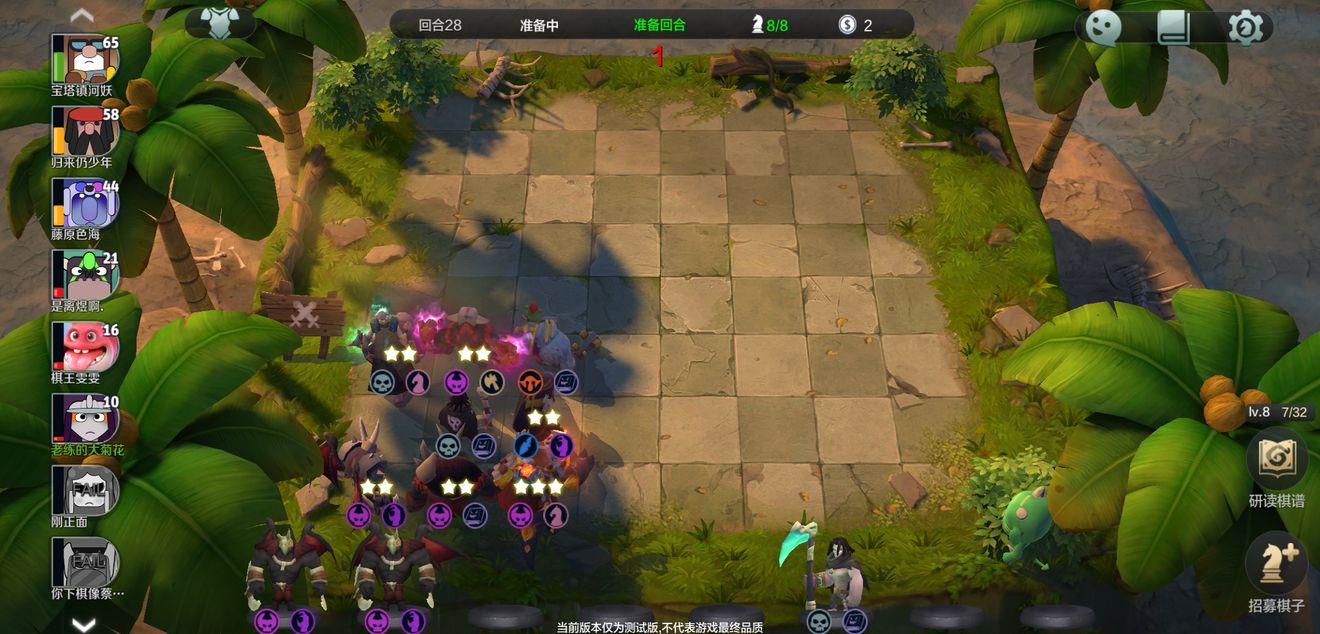The height and width of the screenshot is (634, 1320).
Task: View eliminated player 刚正面
Action: [x=86, y=491]
